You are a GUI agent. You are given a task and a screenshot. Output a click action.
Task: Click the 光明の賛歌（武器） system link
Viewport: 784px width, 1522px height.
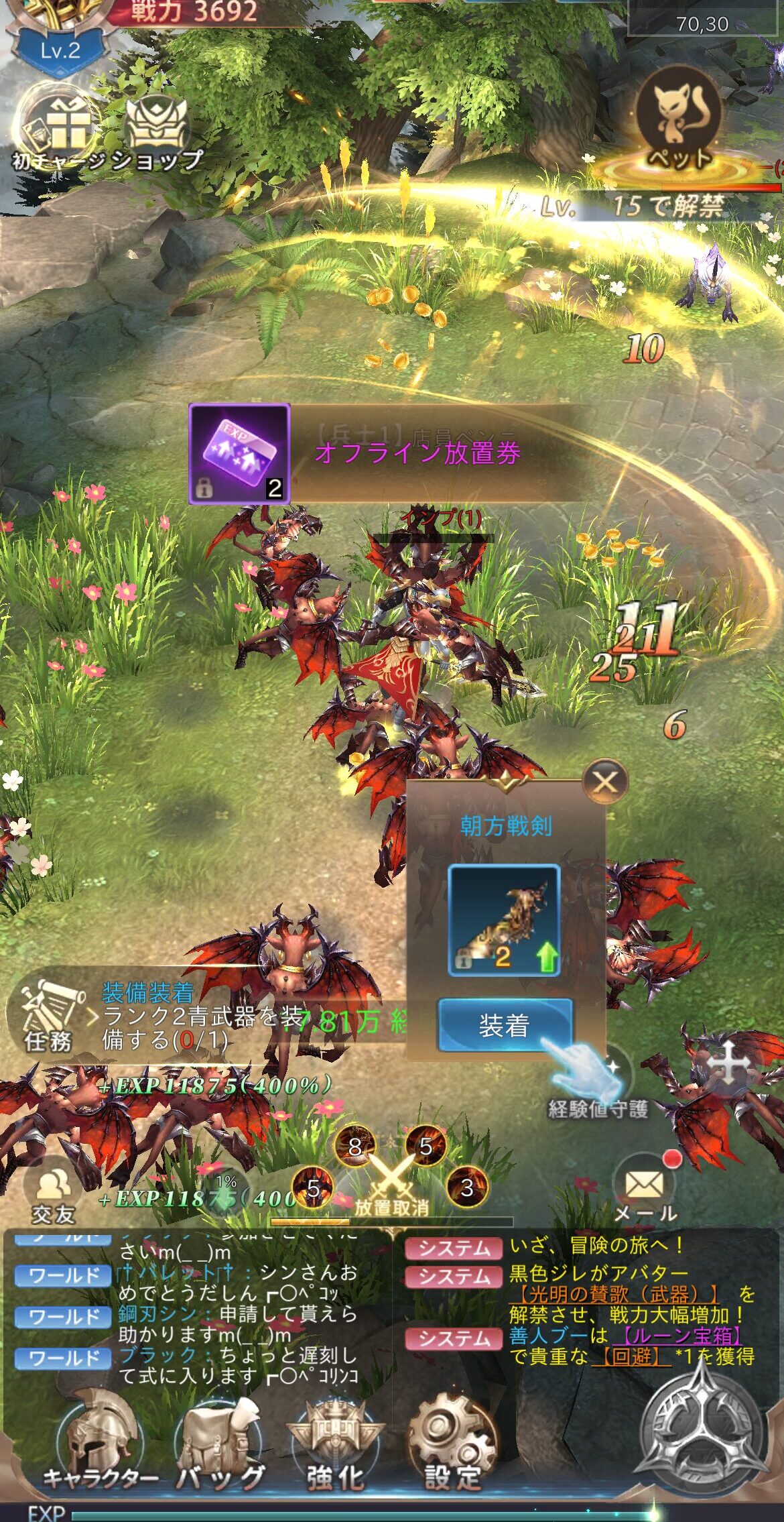pyautogui.click(x=613, y=1293)
